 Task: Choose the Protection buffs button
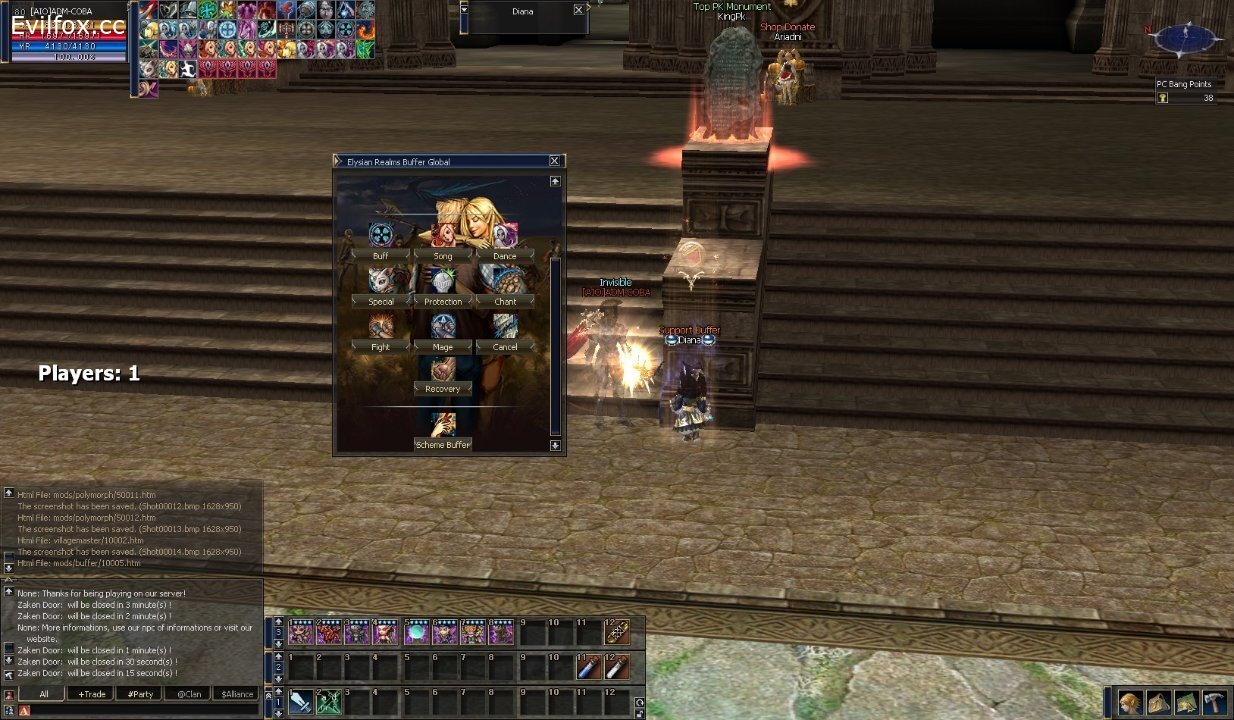pyautogui.click(x=443, y=301)
